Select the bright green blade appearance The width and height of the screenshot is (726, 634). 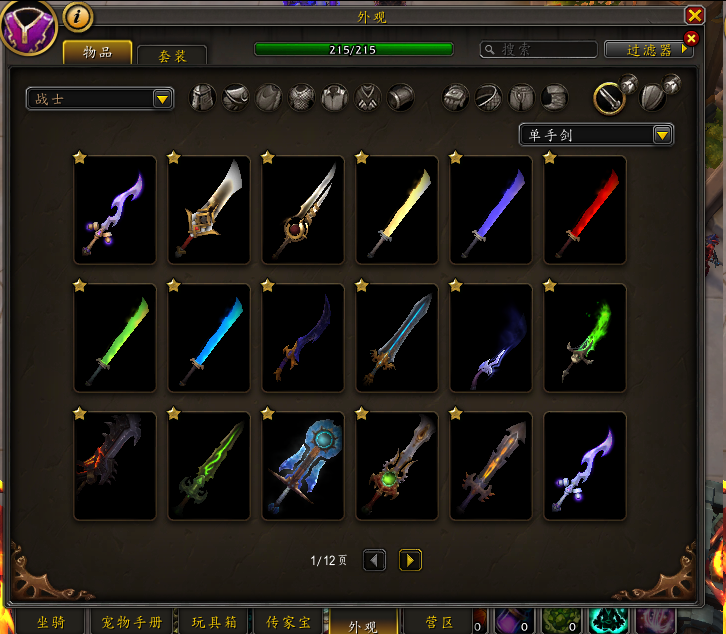[x=115, y=338]
